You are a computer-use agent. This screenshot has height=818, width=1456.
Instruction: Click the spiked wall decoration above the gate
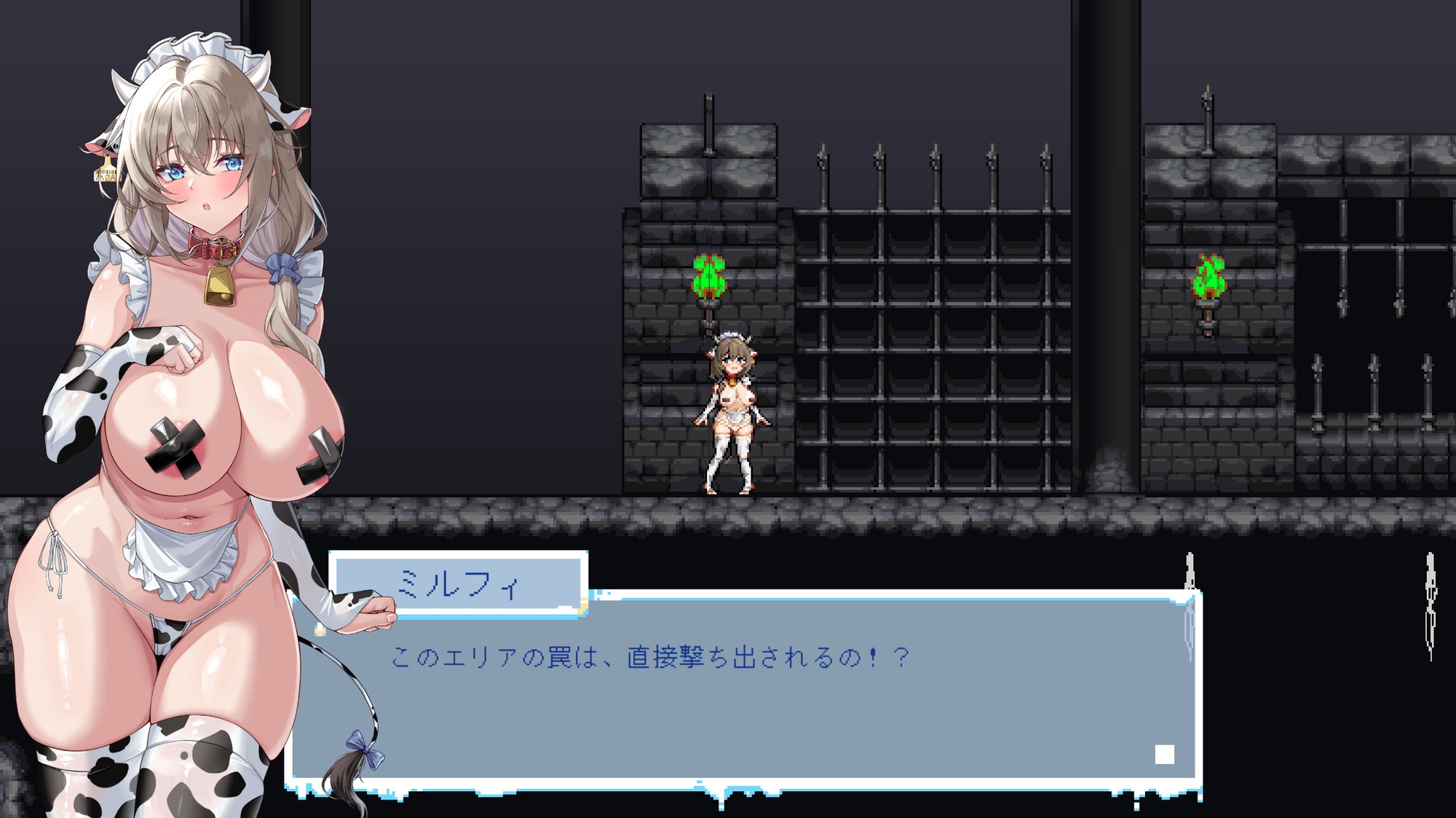[x=932, y=168]
